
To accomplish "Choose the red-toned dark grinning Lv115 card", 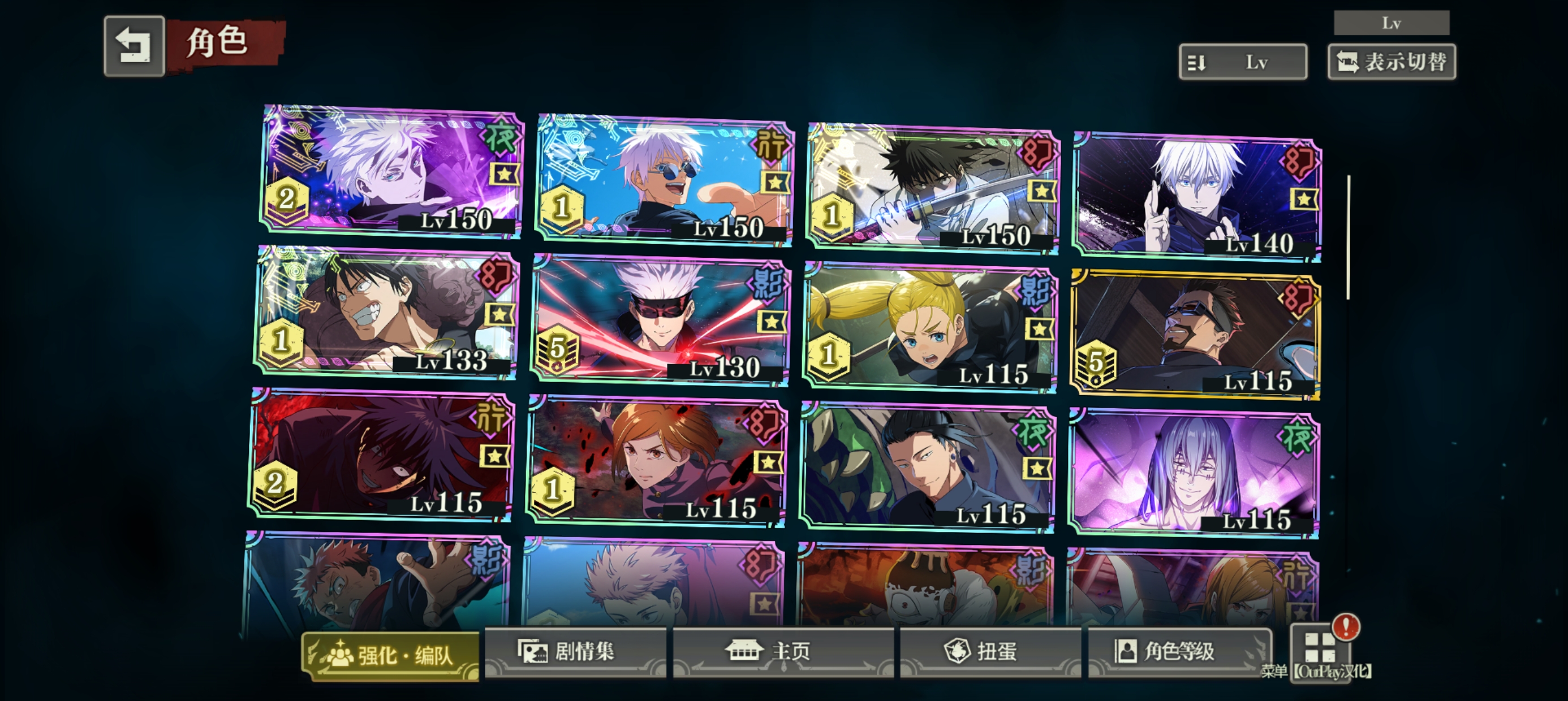I will (x=382, y=455).
